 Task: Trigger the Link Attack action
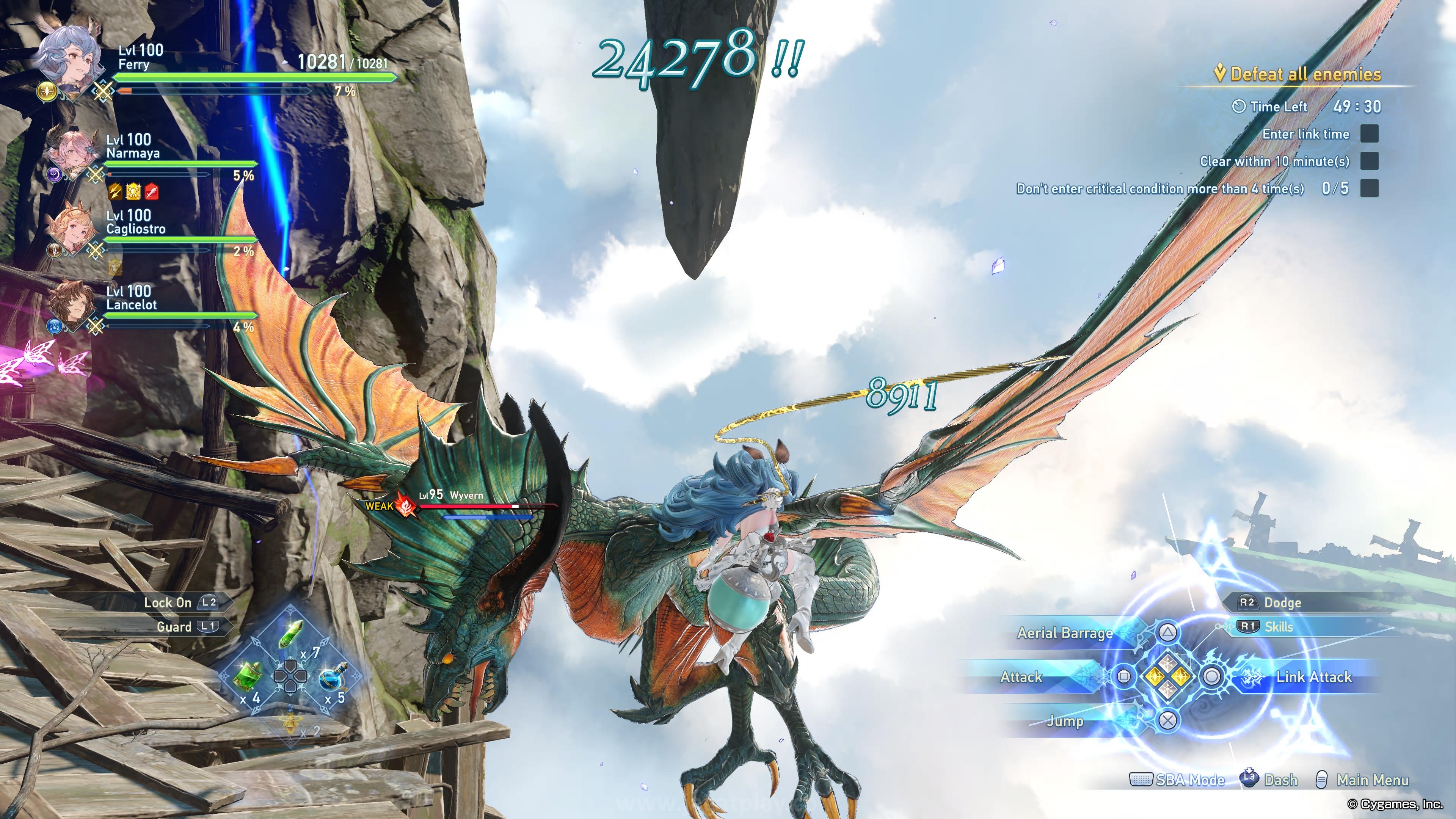pos(1312,676)
